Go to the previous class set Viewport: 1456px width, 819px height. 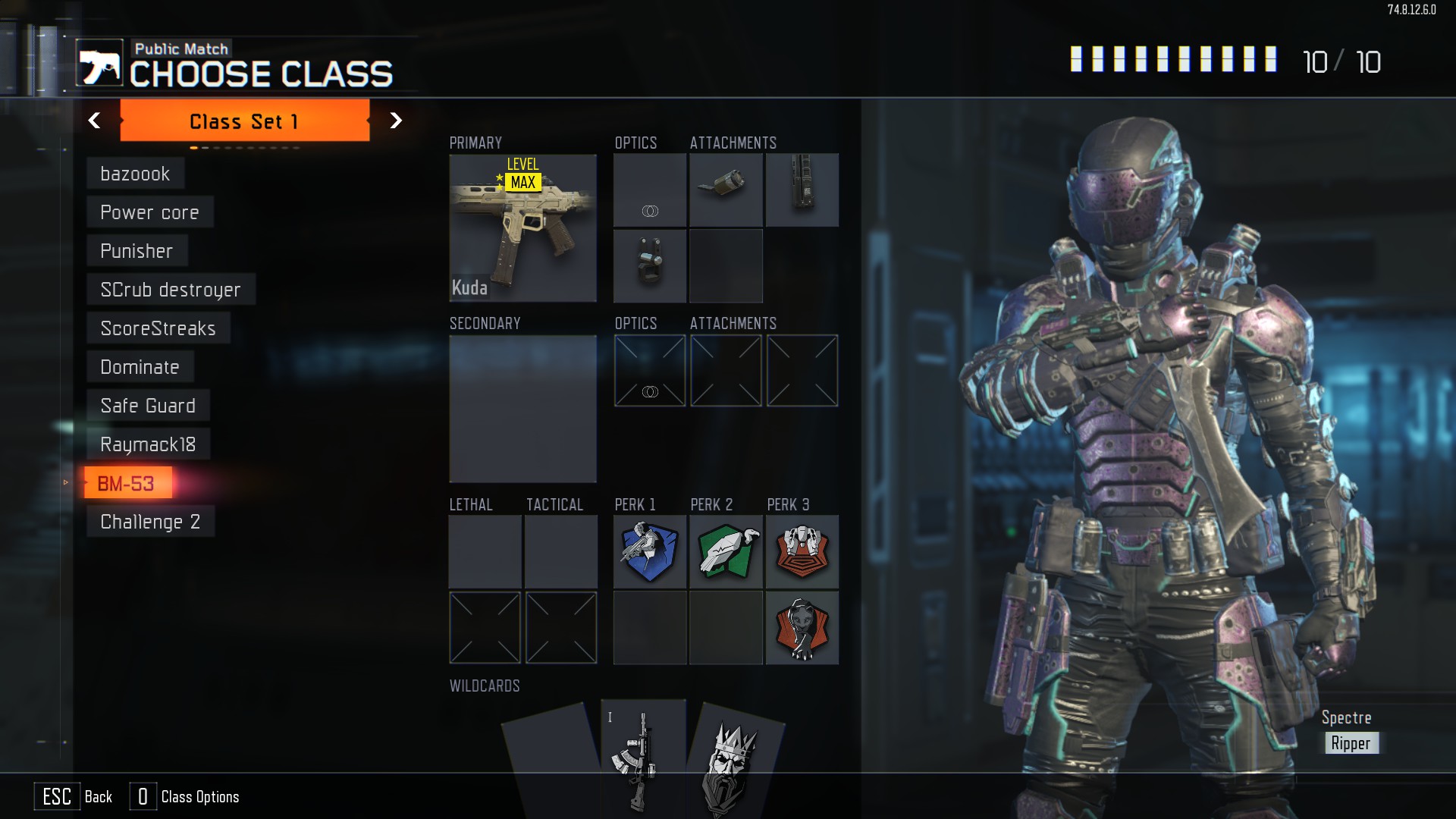[95, 121]
